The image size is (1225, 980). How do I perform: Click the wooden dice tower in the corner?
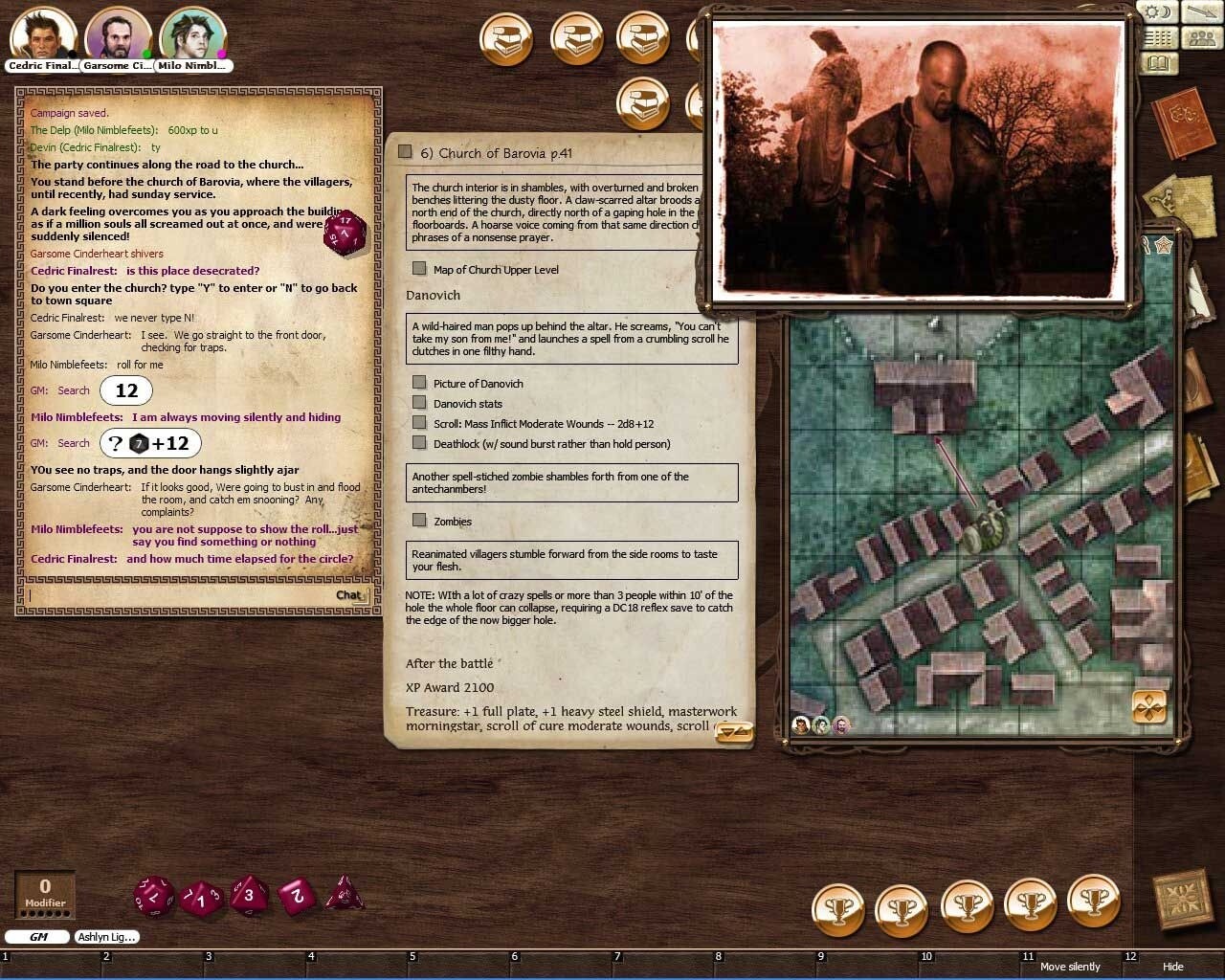(1185, 900)
